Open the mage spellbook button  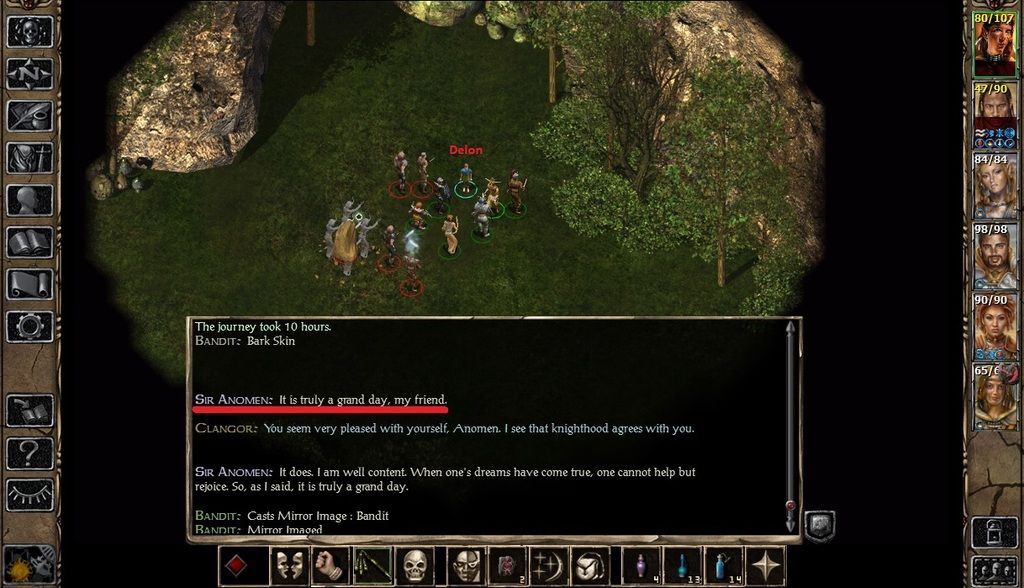pos(29,242)
